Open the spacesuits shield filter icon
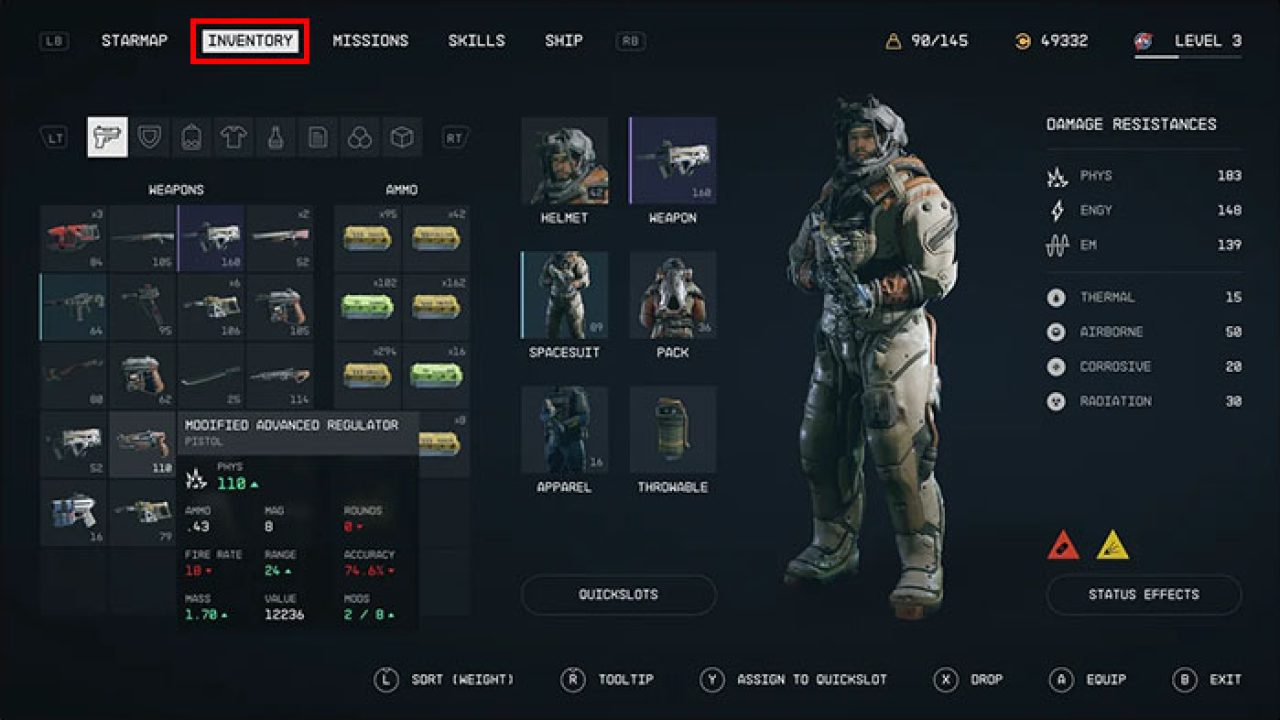This screenshot has width=1280, height=720. point(150,137)
